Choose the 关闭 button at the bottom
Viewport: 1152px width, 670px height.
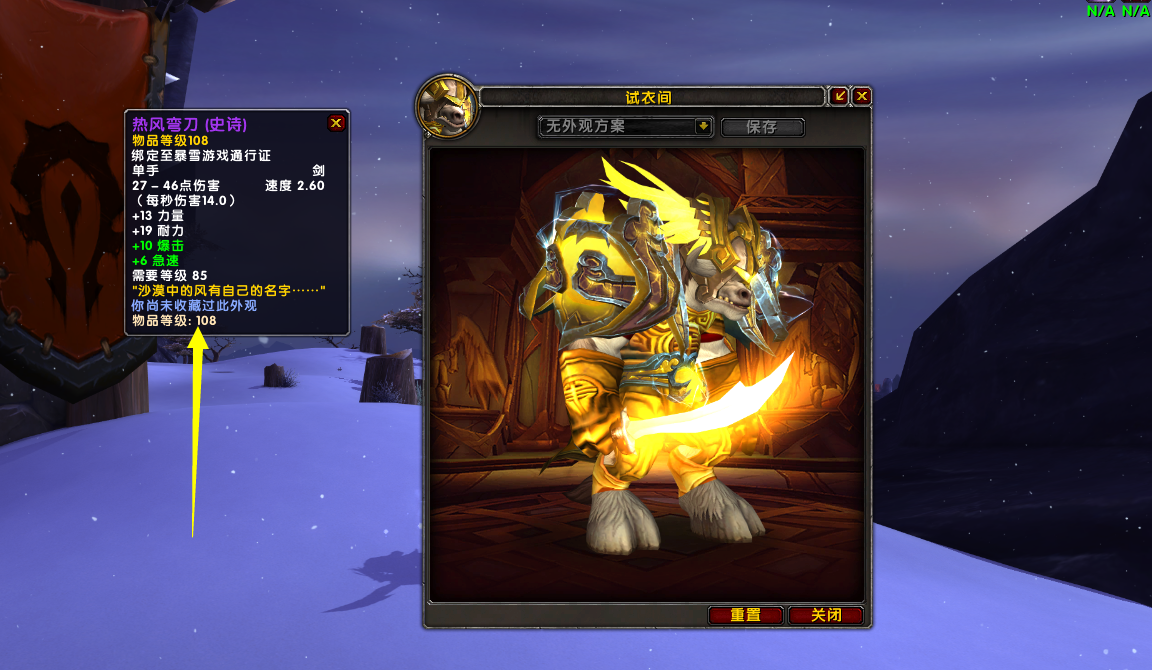(x=825, y=615)
